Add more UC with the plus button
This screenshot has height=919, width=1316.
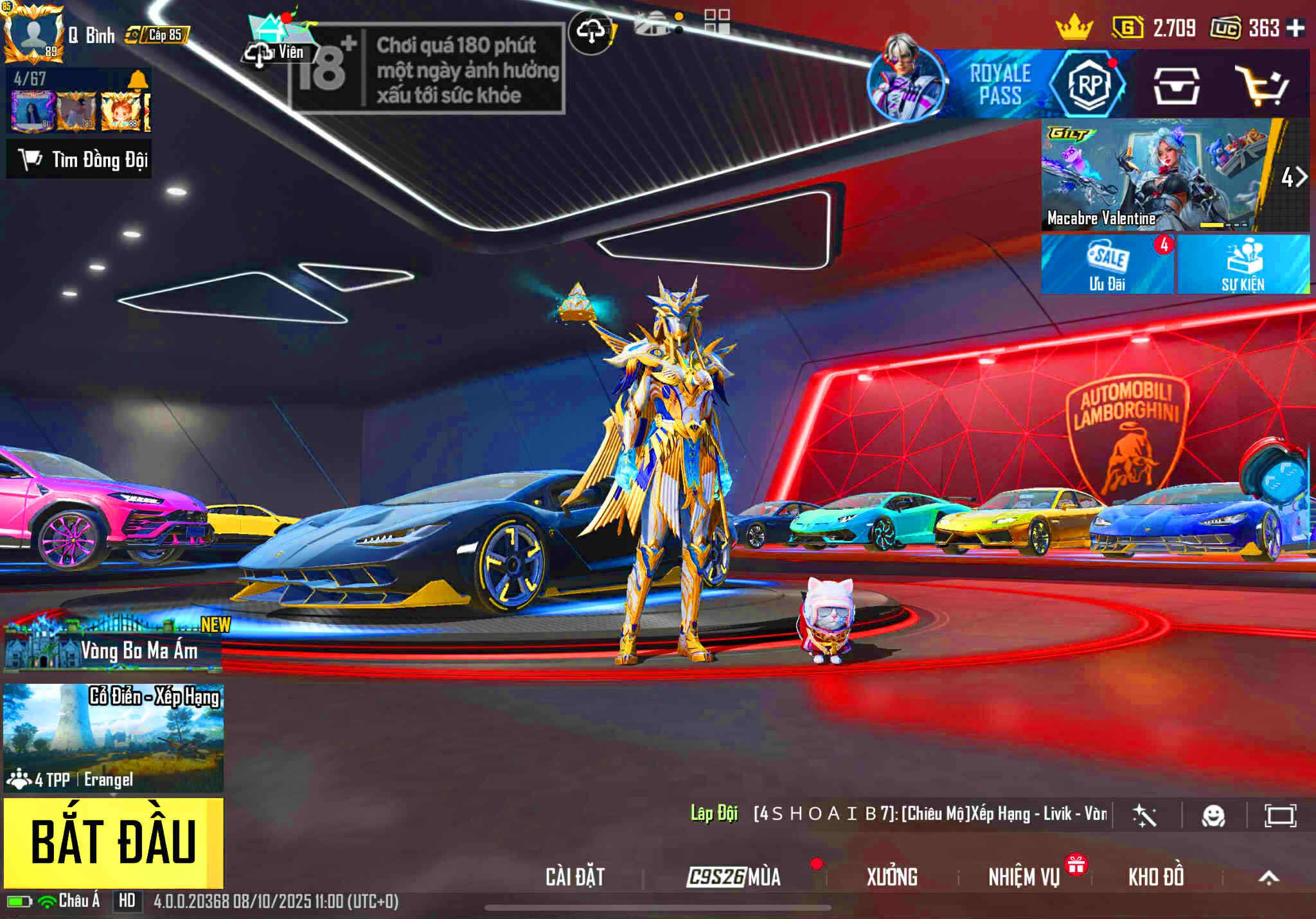(x=1295, y=28)
